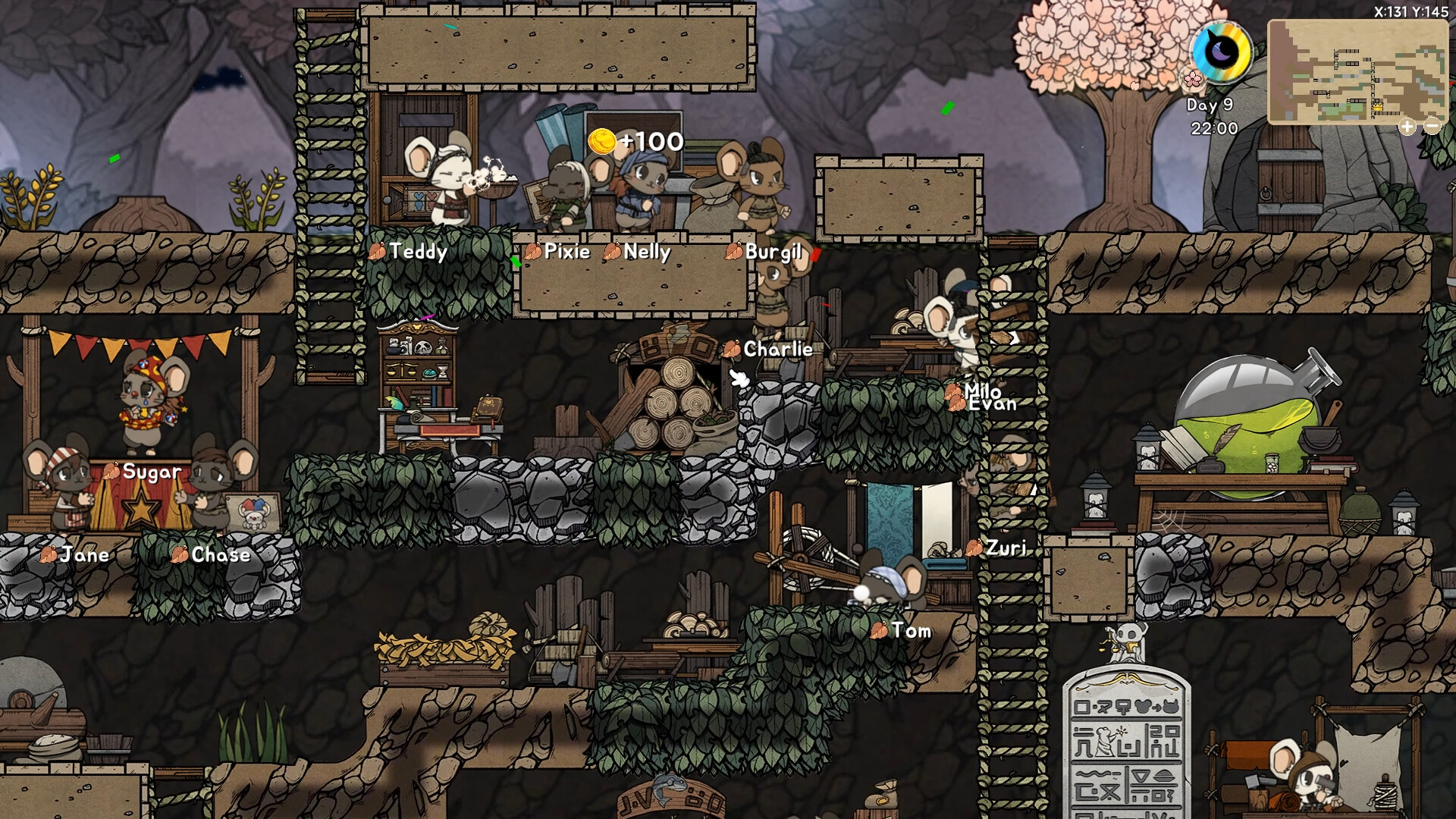Click the mouse icon beside Nelly's name
The image size is (1456, 819).
(x=611, y=252)
